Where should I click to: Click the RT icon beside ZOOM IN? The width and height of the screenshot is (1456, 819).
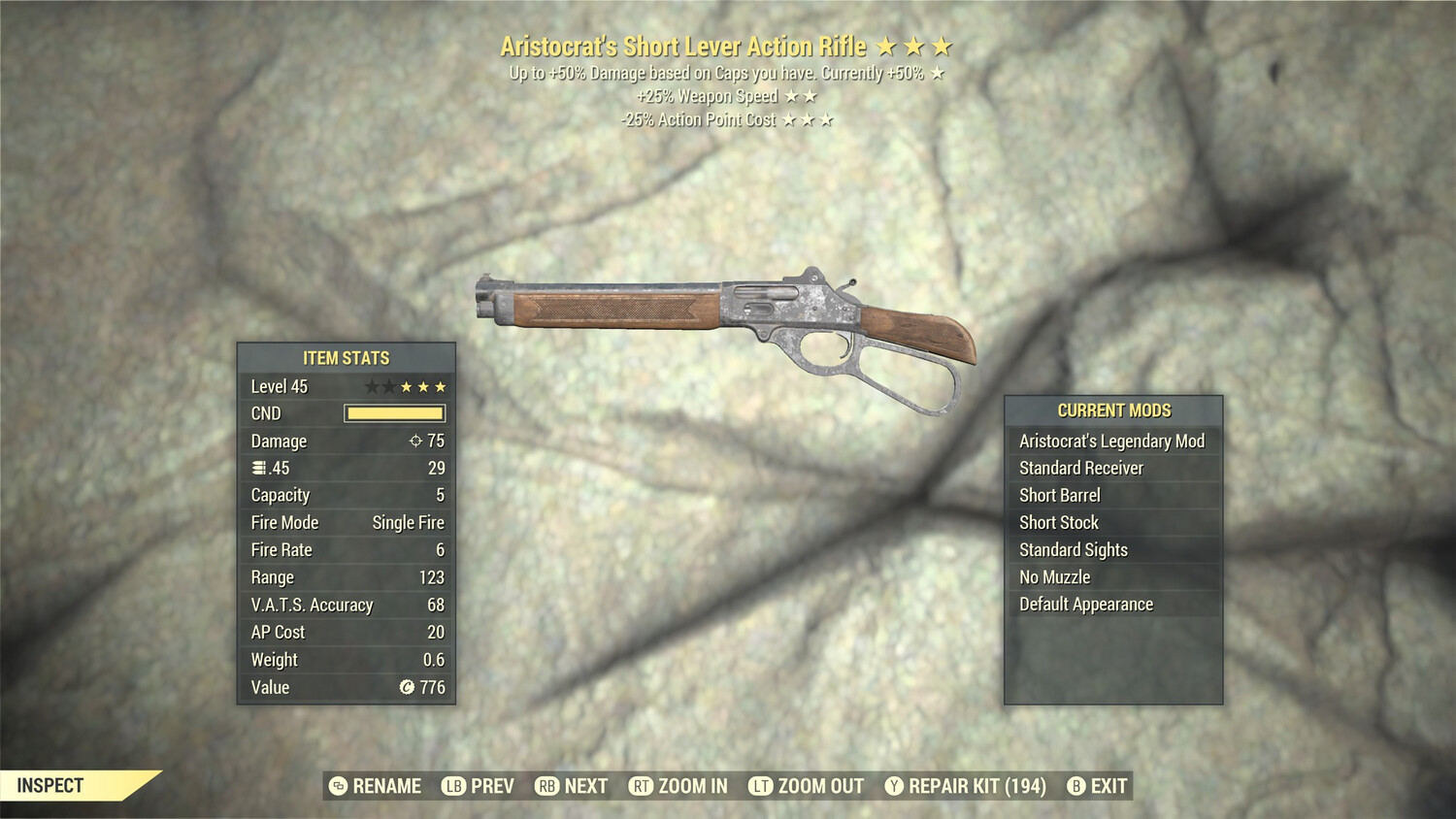pos(640,786)
